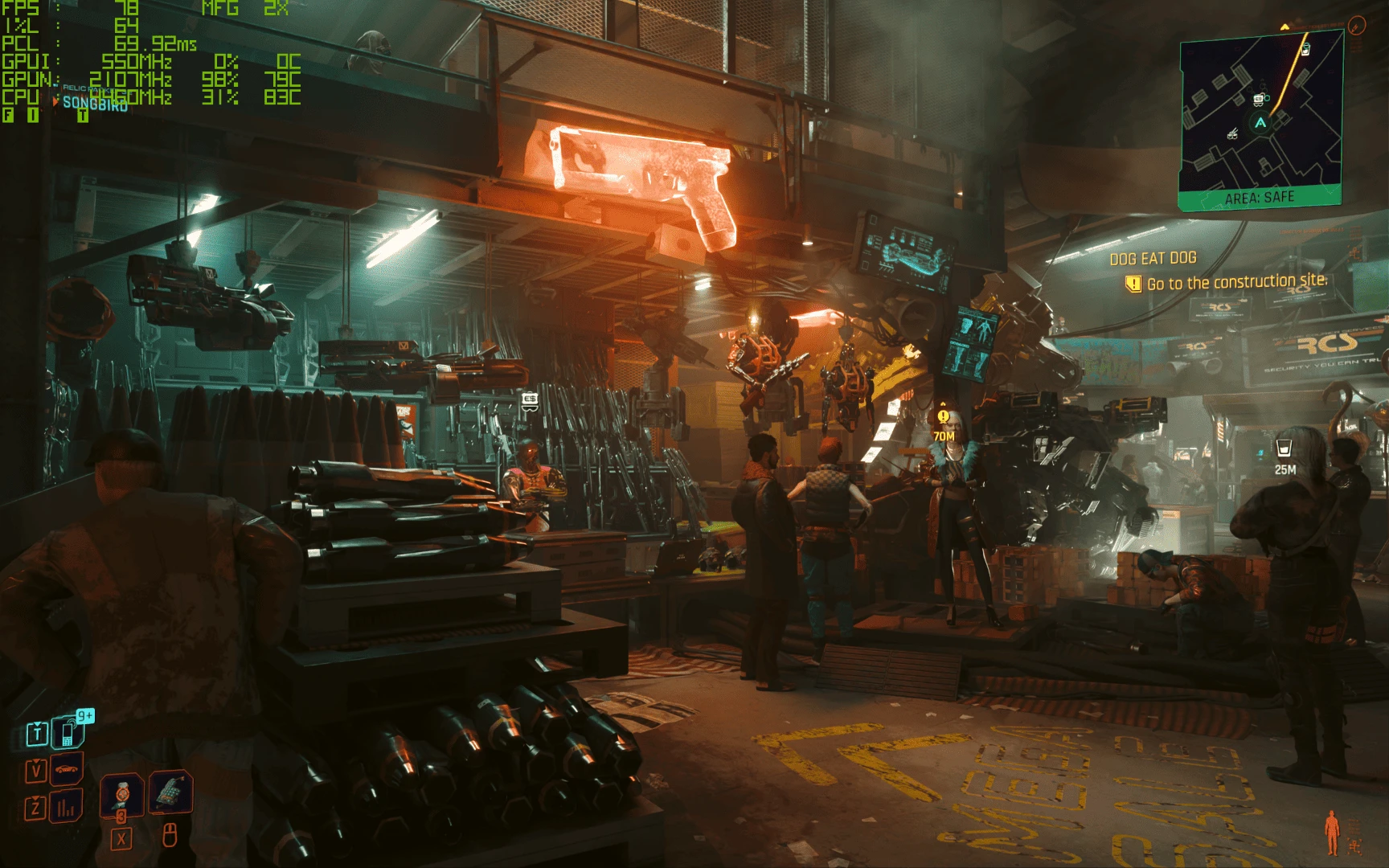Select the Dog Eat Dog quest tracker

click(x=1153, y=259)
